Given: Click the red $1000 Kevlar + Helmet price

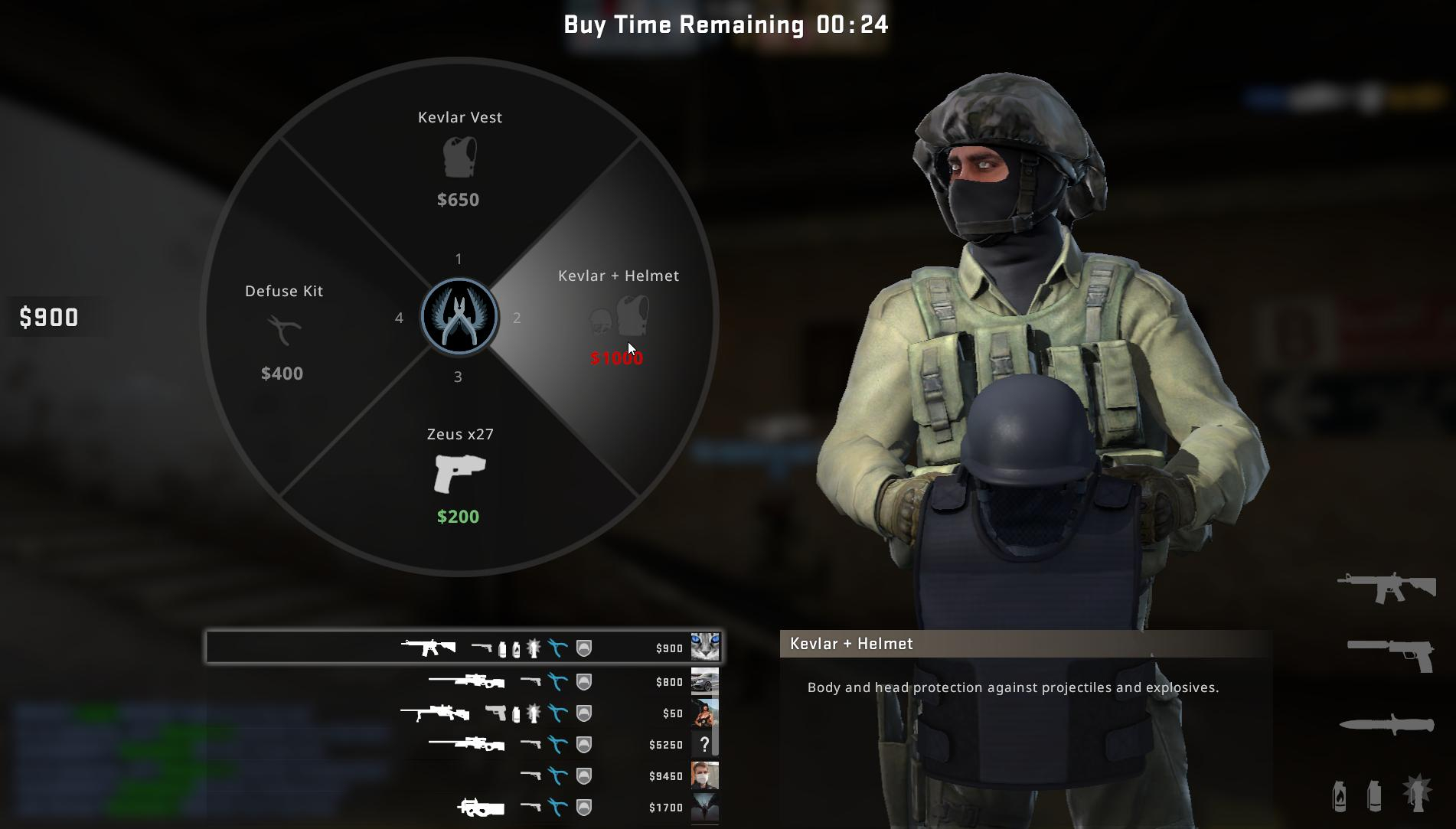Looking at the screenshot, I should point(616,357).
